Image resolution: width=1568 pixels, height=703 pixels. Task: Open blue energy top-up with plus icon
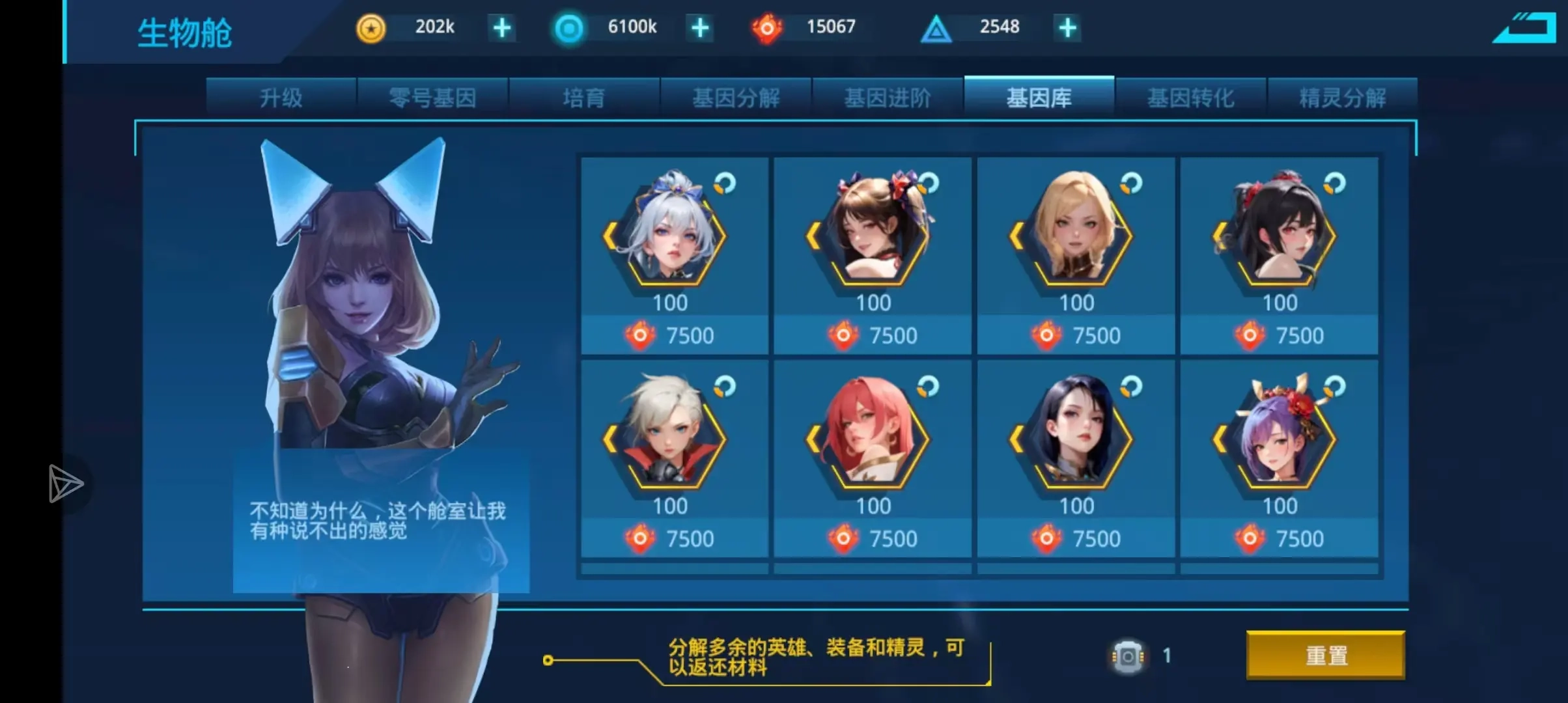pos(699,27)
